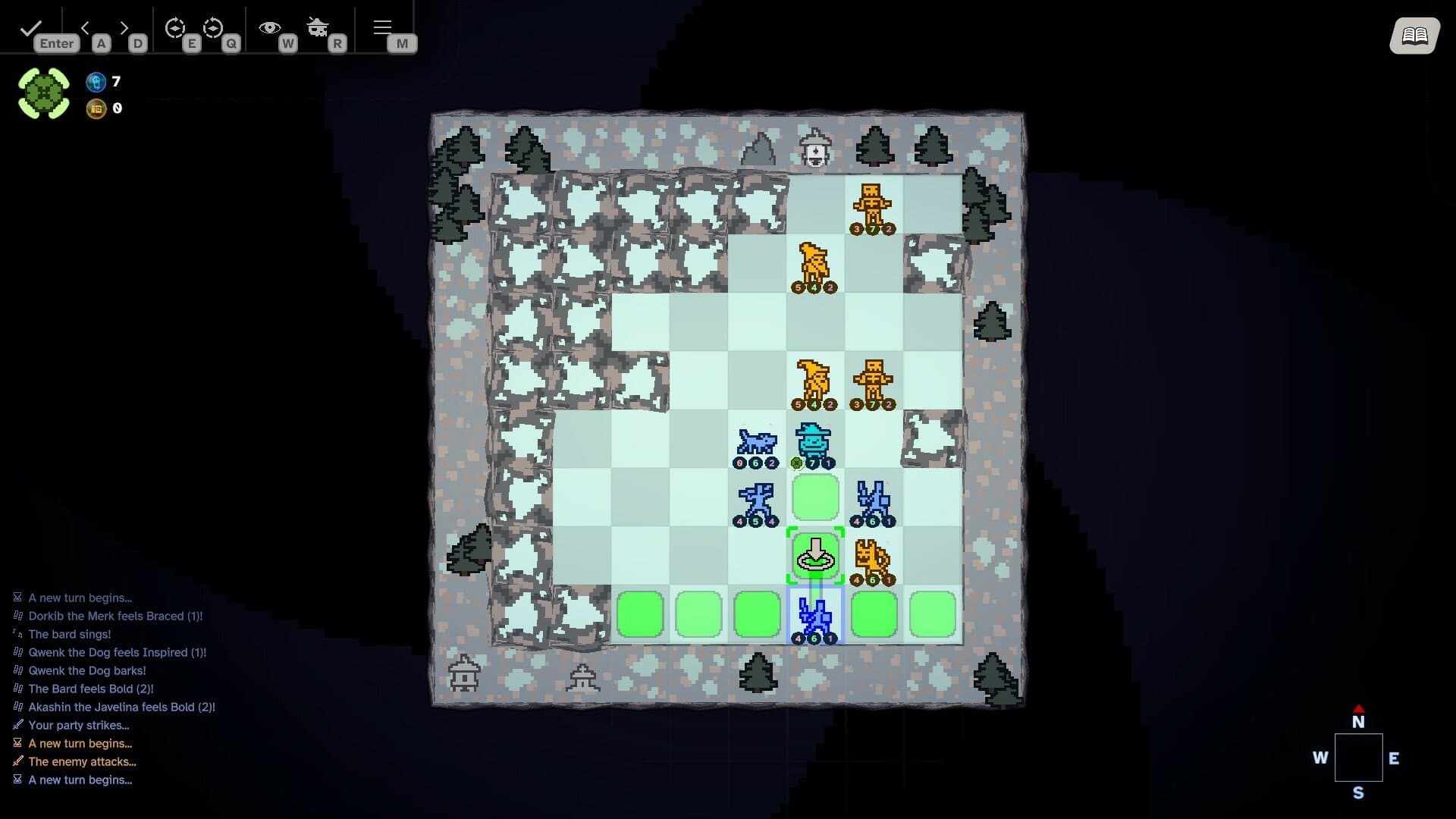The width and height of the screenshot is (1456, 819).
Task: Select the rotate counterclockwise Q icon
Action: coord(215,29)
